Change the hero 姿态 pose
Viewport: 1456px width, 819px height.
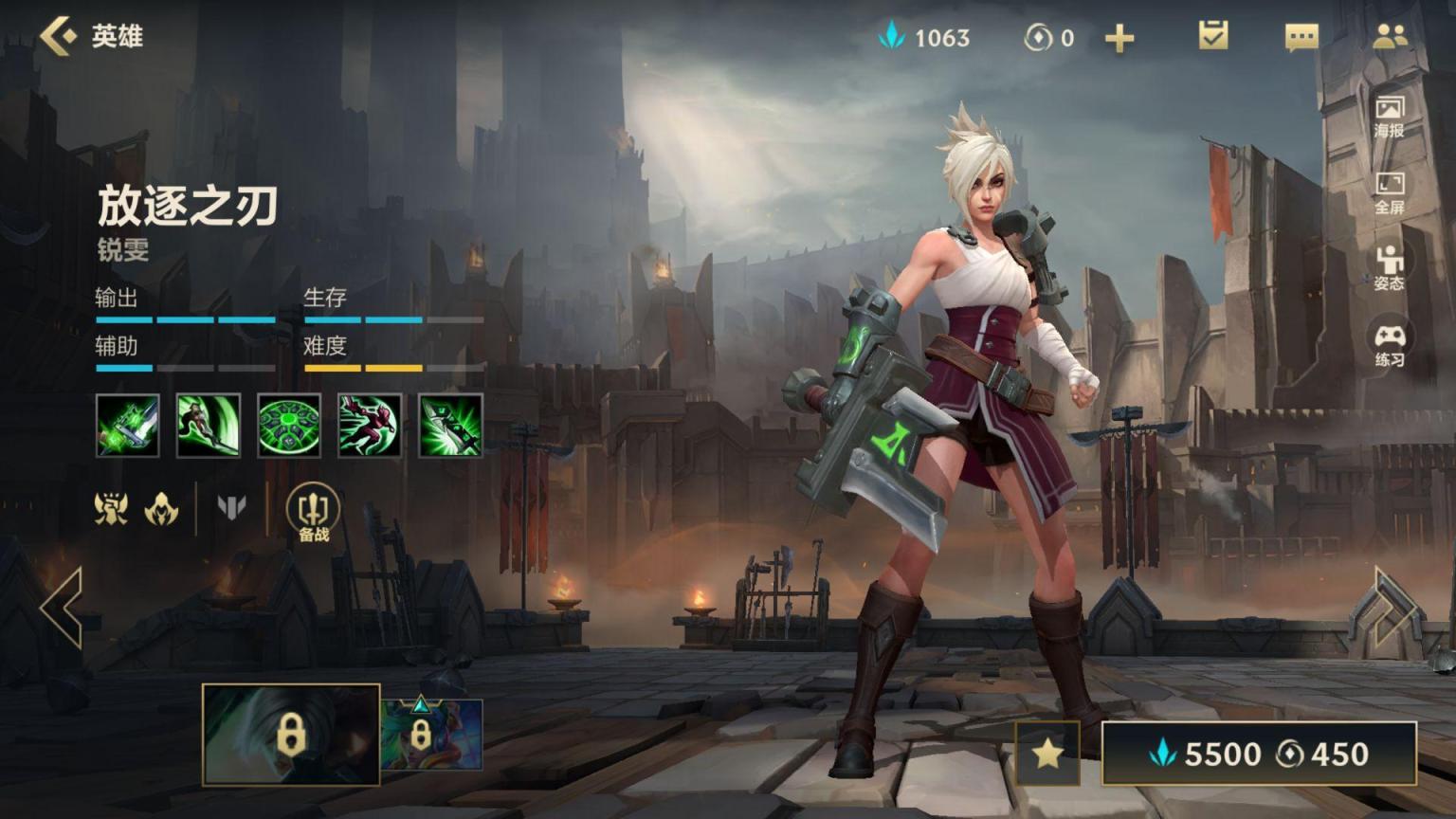[1389, 267]
